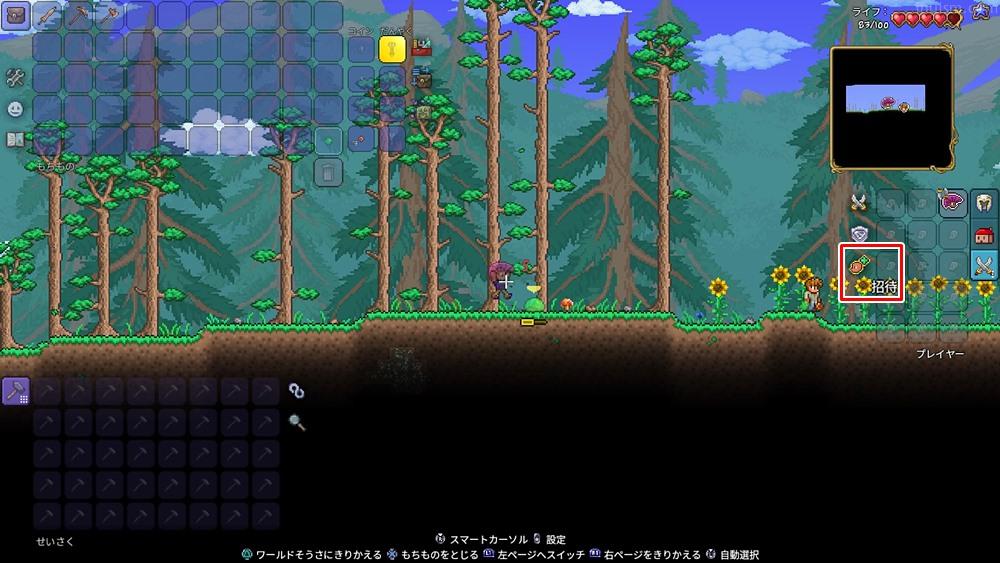
Task: Select the hammer crafting category tab
Action: (x=16, y=391)
